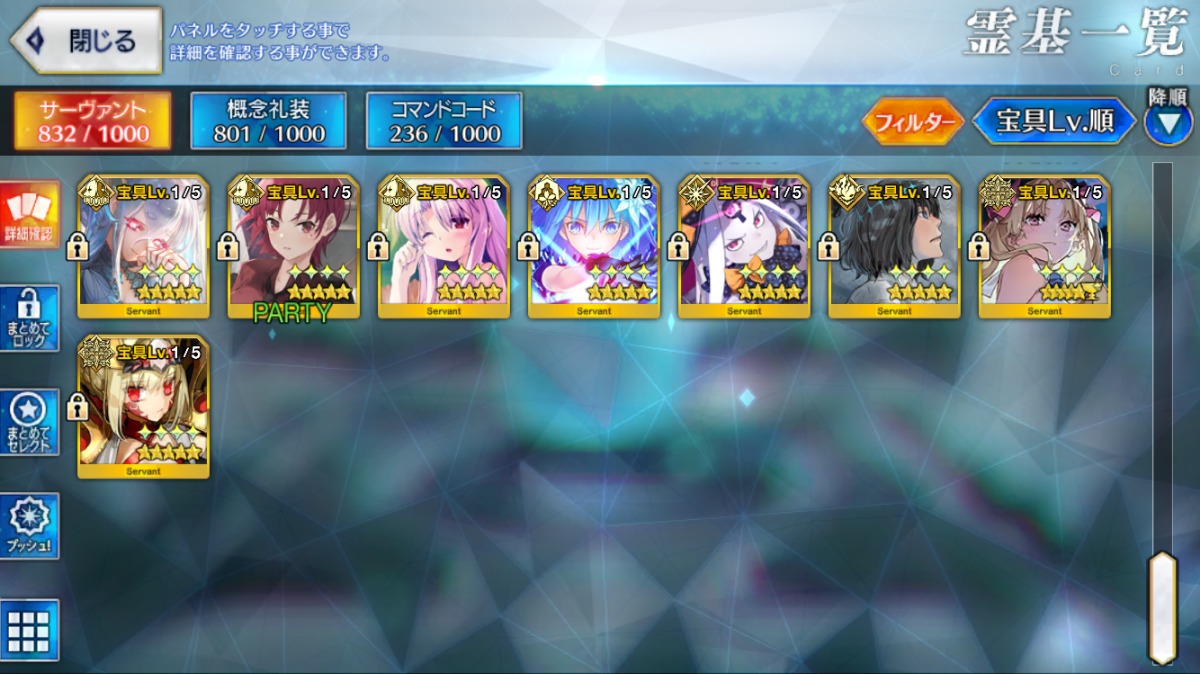Select the まとめてセレクト button
The height and width of the screenshot is (674, 1200).
[30, 422]
